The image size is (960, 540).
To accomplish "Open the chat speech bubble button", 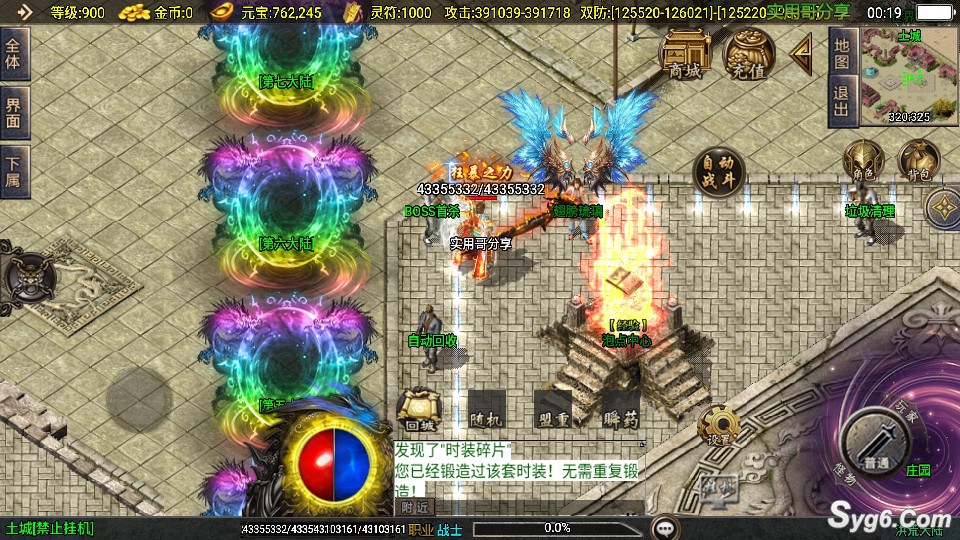I will pos(663,527).
